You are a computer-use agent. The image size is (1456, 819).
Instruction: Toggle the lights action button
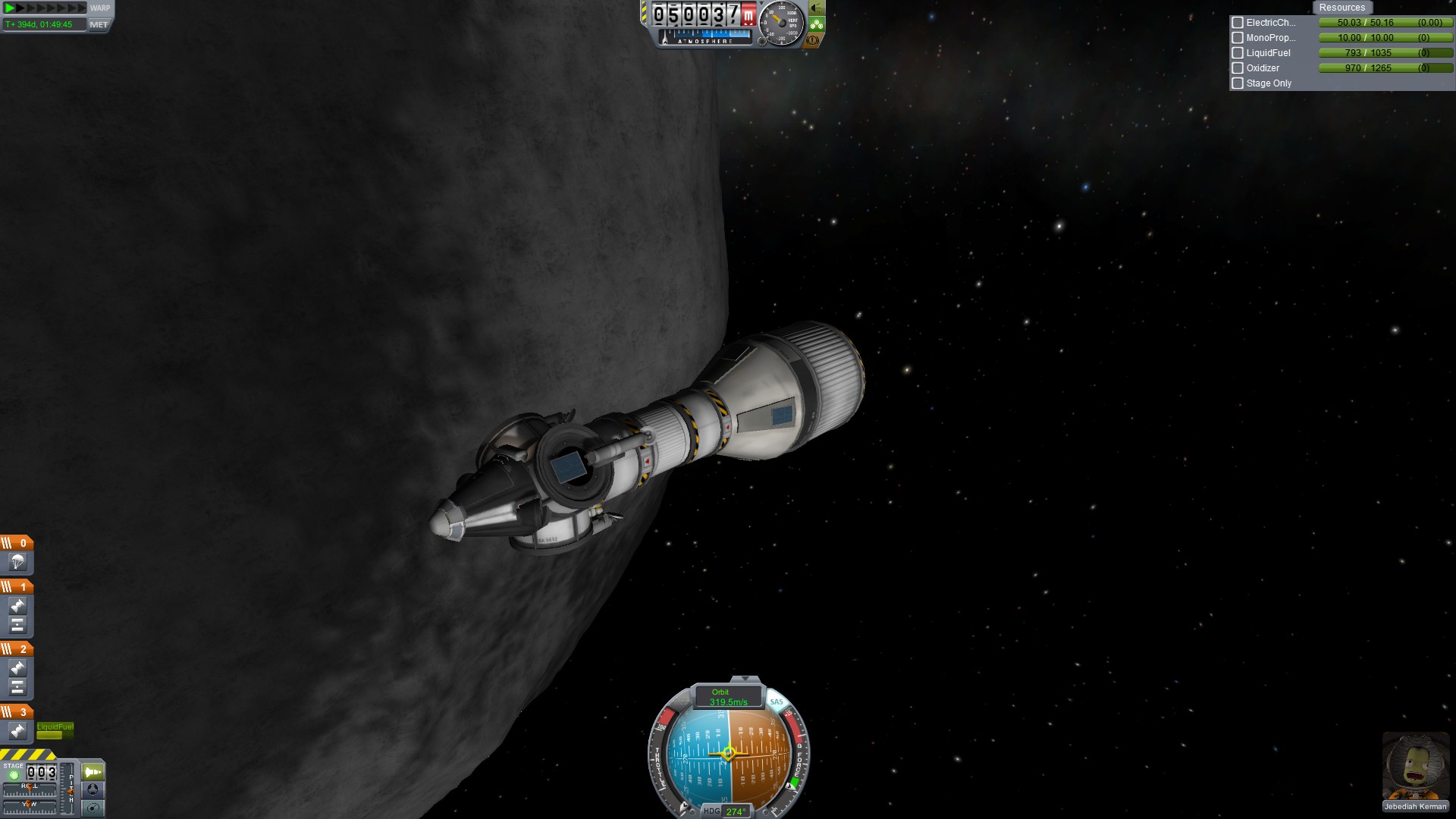click(817, 8)
